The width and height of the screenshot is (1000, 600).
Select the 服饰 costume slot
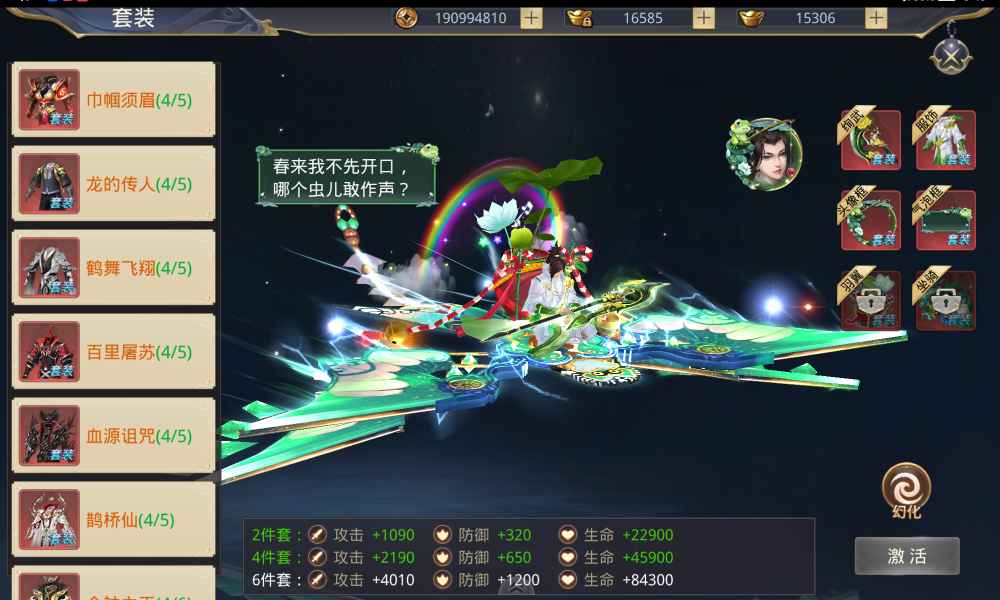[945, 140]
